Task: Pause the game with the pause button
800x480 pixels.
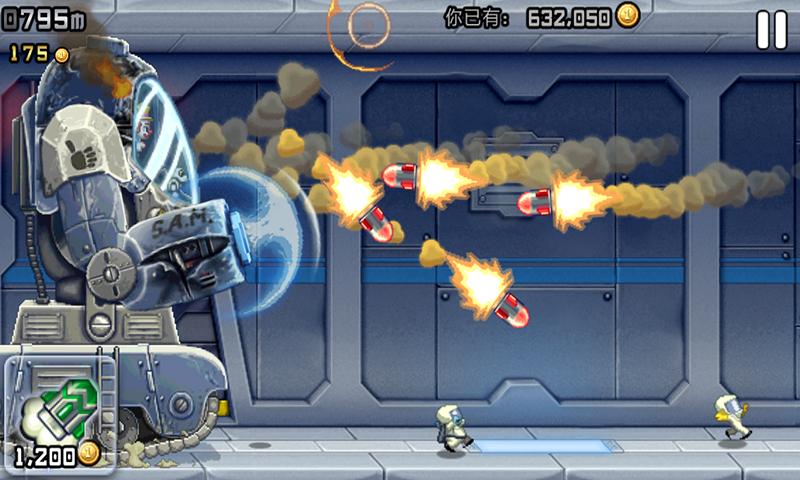Action: [x=771, y=30]
